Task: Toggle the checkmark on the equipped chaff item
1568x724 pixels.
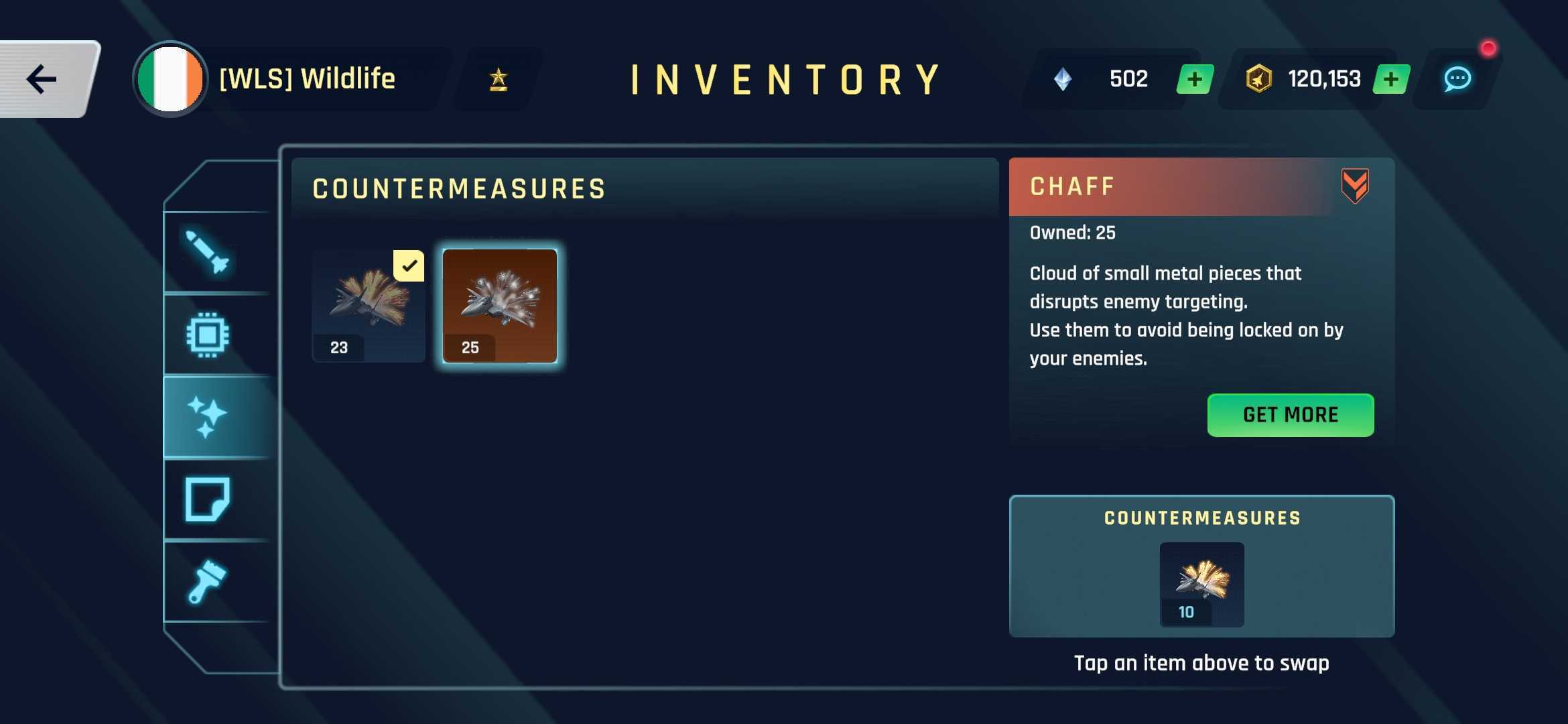Action: (x=408, y=266)
